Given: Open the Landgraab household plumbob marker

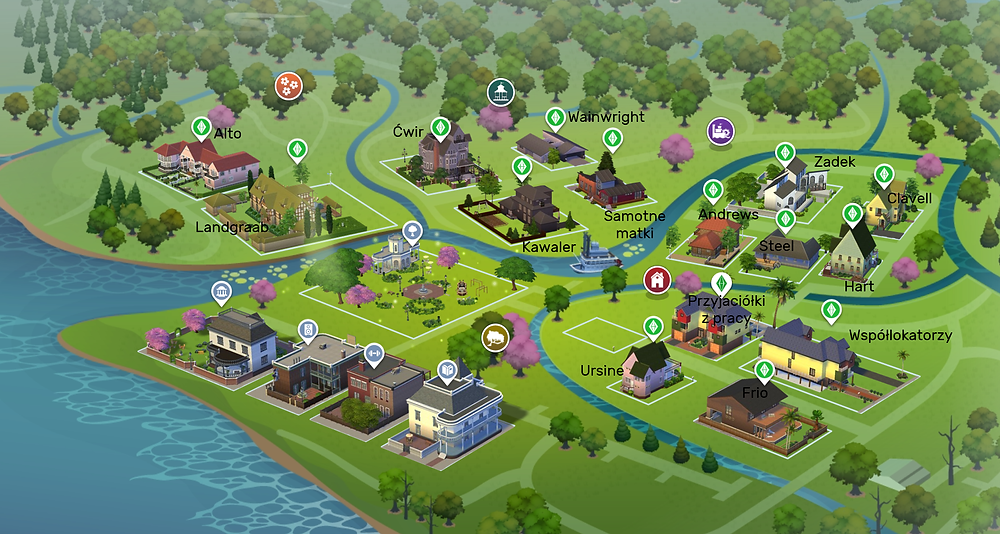Looking at the screenshot, I should (x=296, y=150).
